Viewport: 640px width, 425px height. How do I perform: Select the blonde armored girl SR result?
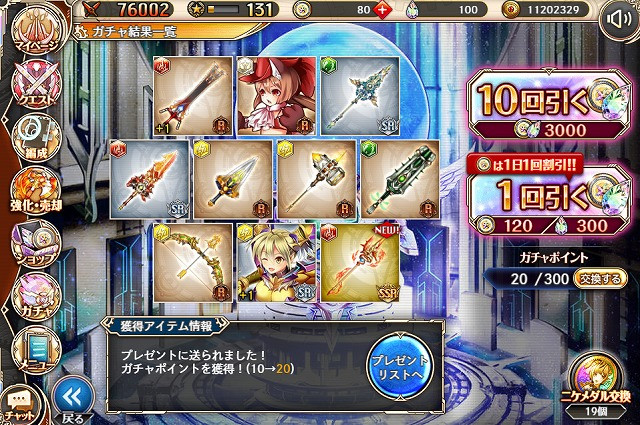tap(273, 262)
